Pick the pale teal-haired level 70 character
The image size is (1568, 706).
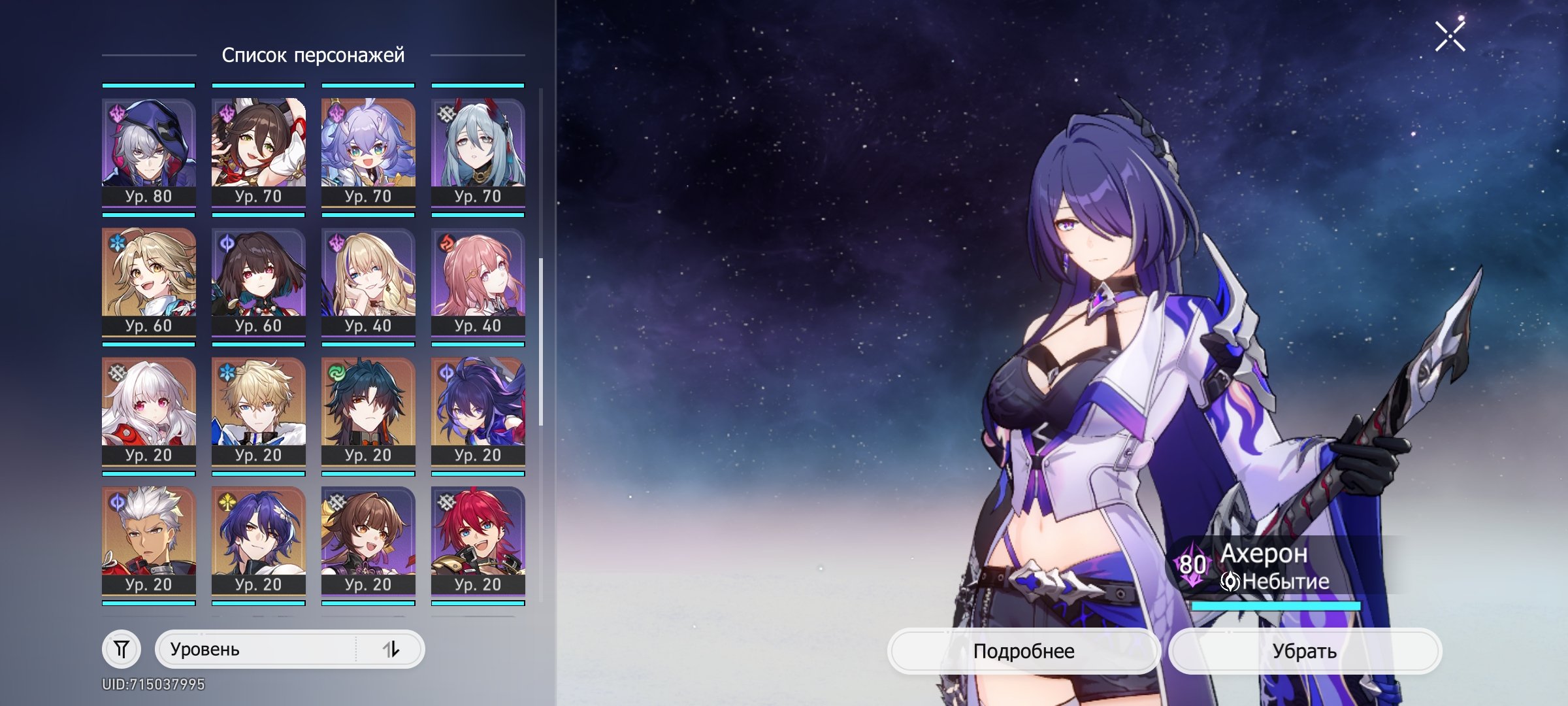(478, 152)
